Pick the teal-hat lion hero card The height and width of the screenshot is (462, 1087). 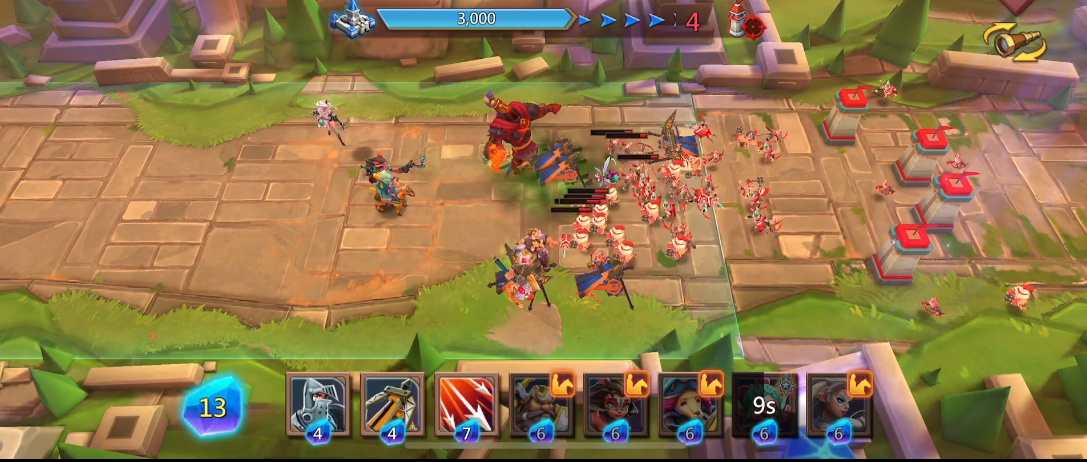coord(689,405)
